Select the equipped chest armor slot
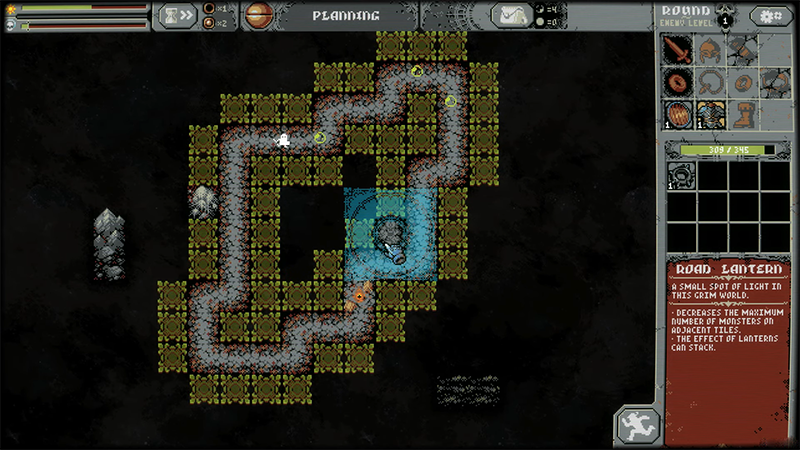Image resolution: width=800 pixels, height=450 pixels. coord(710,113)
